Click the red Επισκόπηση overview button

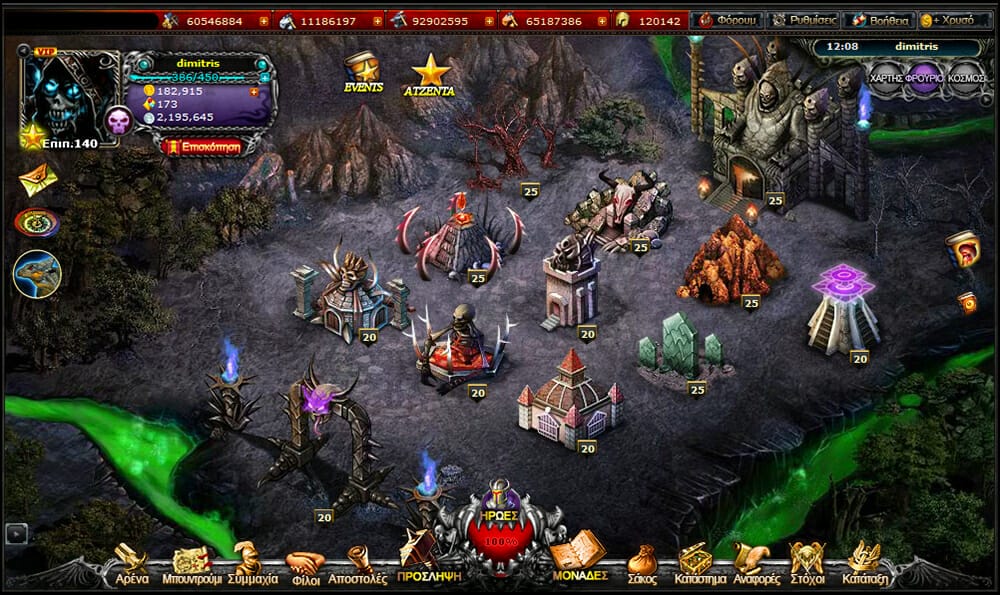201,146
